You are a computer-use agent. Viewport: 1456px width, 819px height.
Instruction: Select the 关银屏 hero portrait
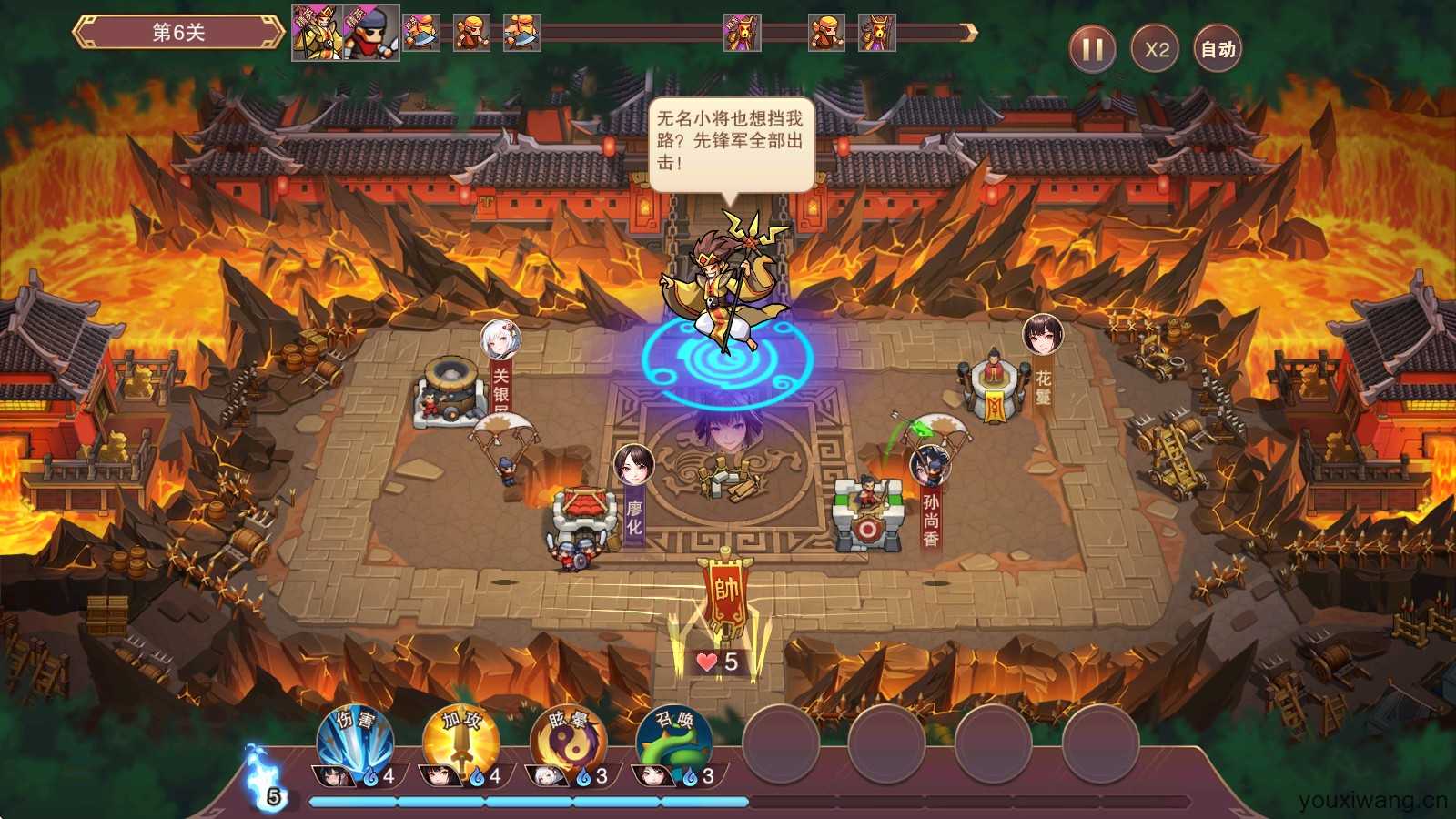tap(500, 339)
